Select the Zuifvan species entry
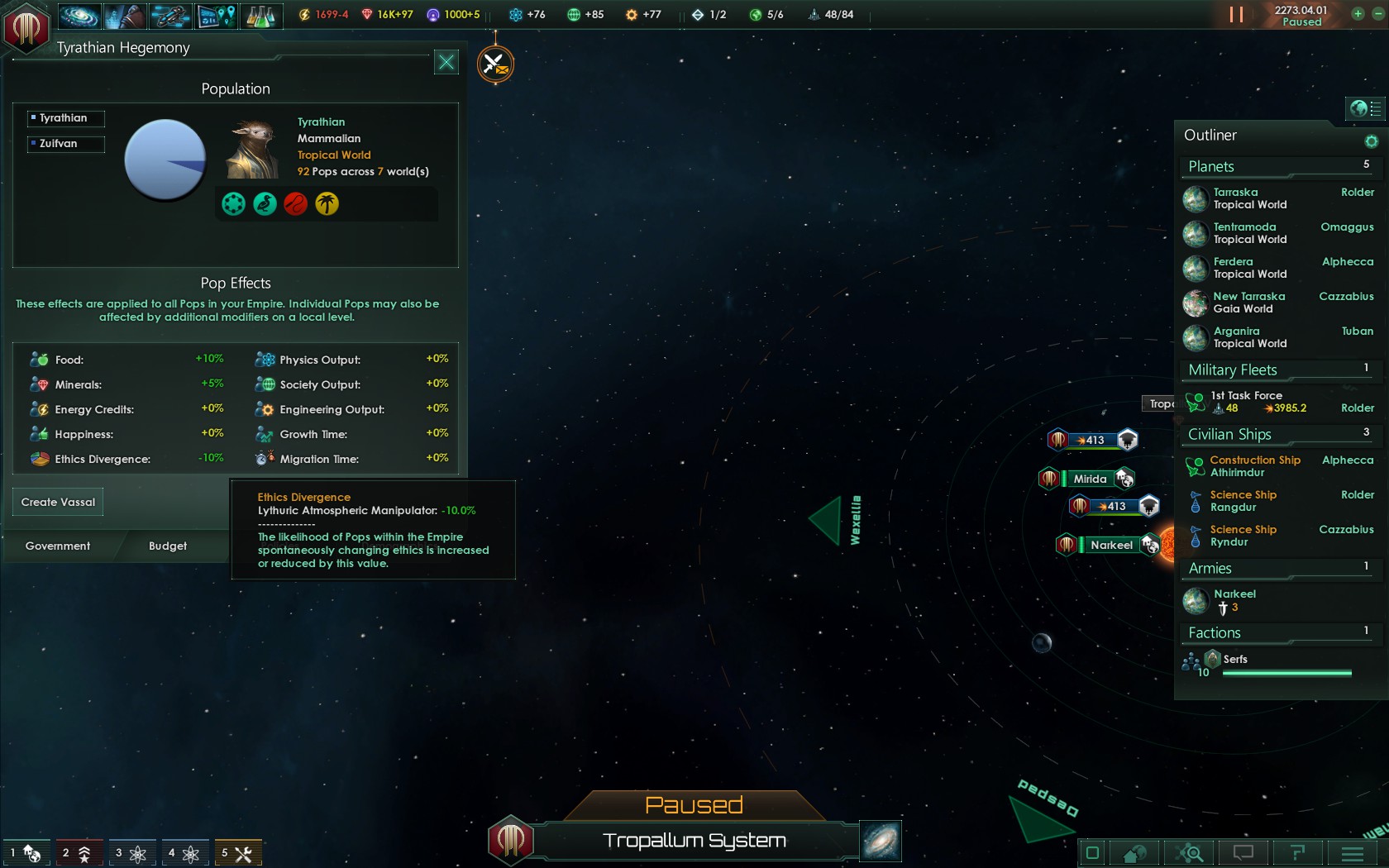1389x868 pixels. 65,144
